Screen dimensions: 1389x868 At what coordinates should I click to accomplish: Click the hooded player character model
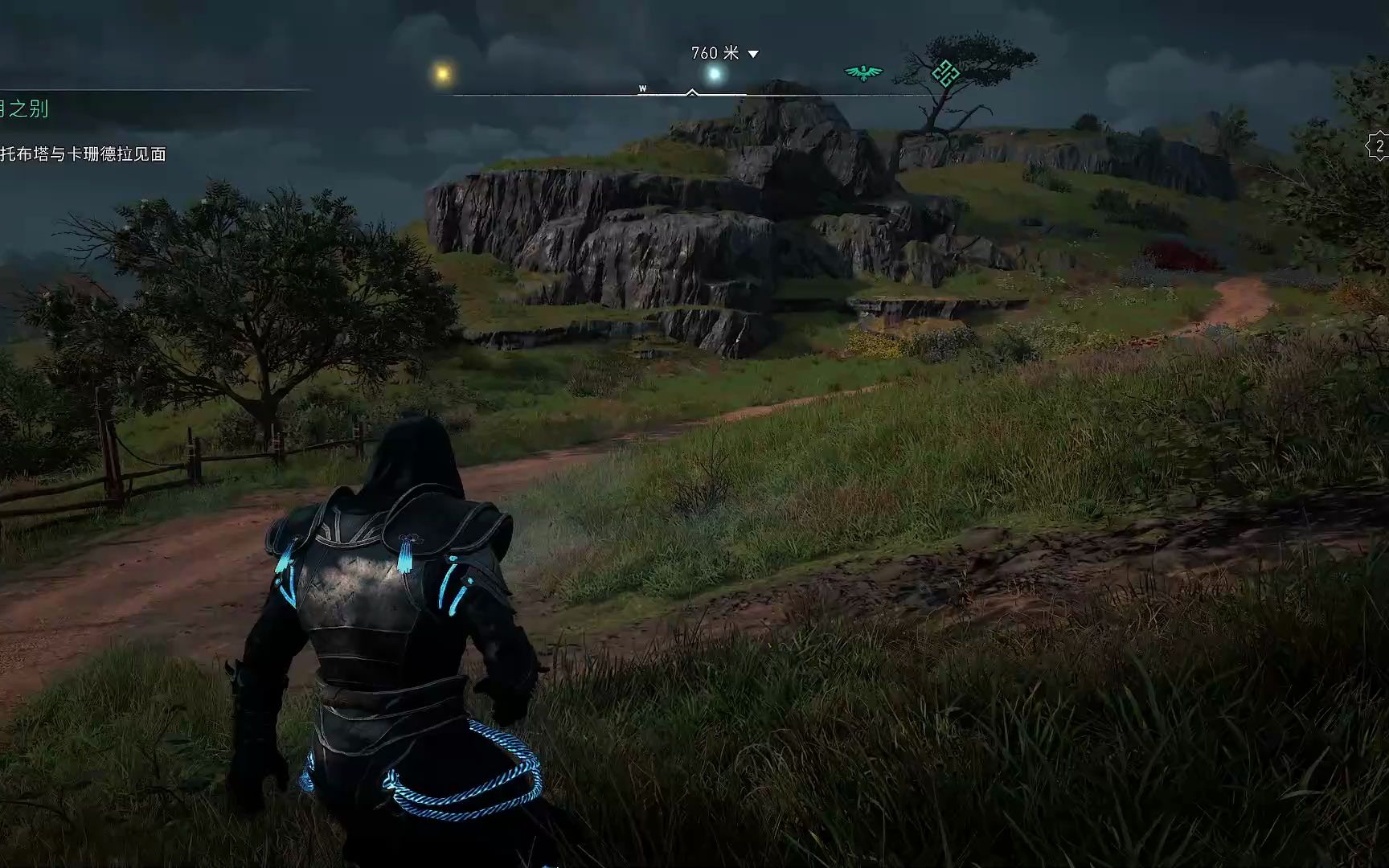coord(378,635)
